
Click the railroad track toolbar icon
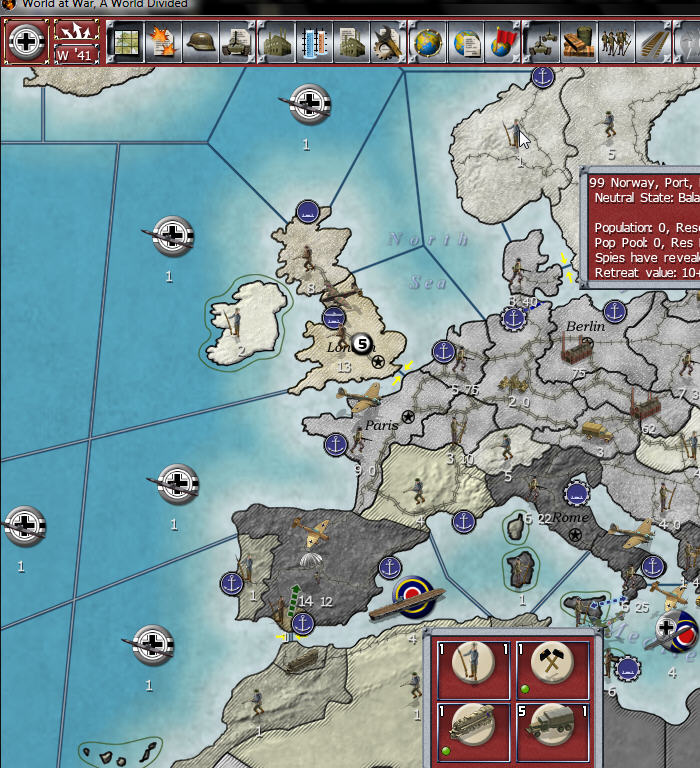point(652,42)
